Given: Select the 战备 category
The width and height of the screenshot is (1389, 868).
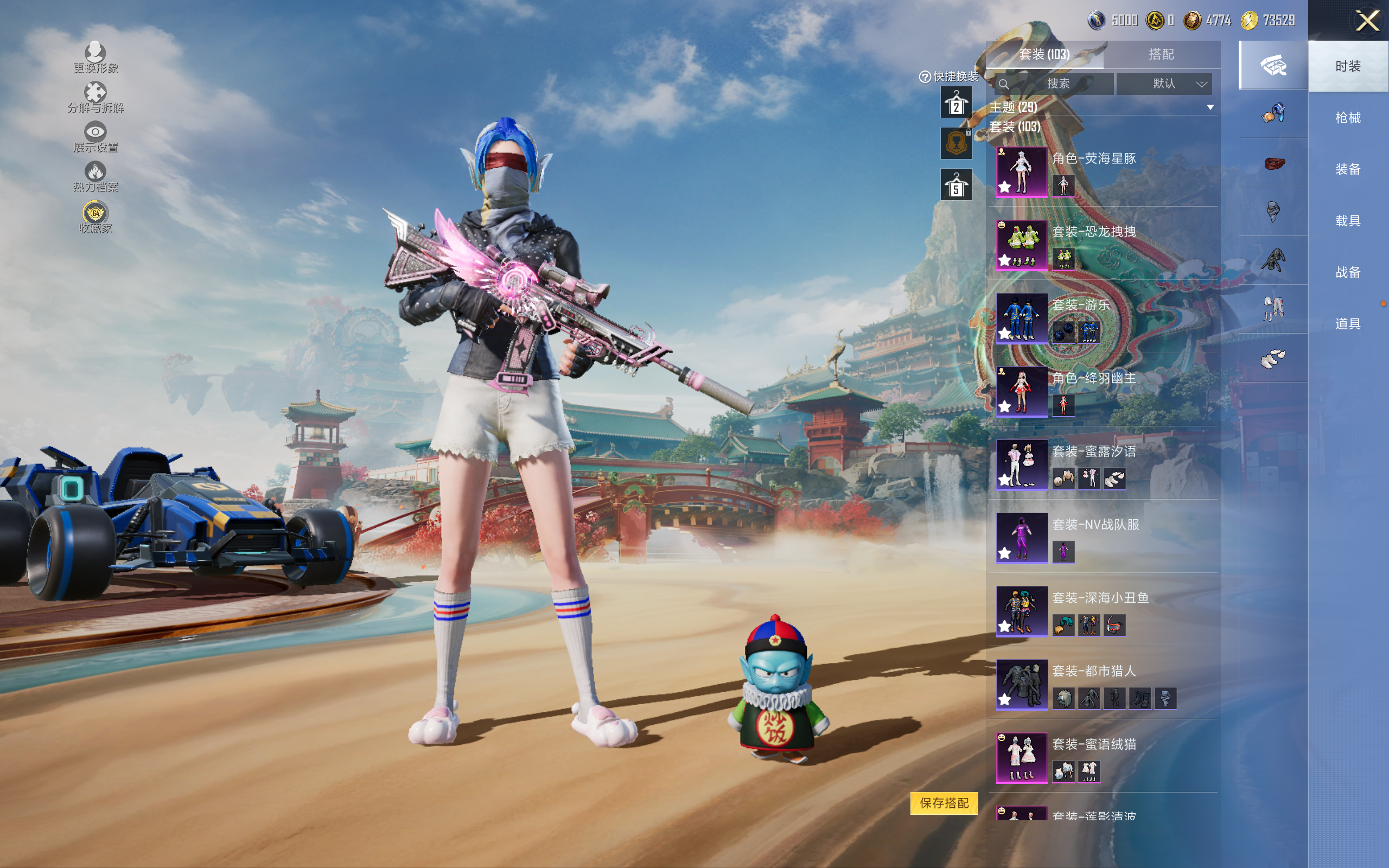Looking at the screenshot, I should click(x=1348, y=272).
